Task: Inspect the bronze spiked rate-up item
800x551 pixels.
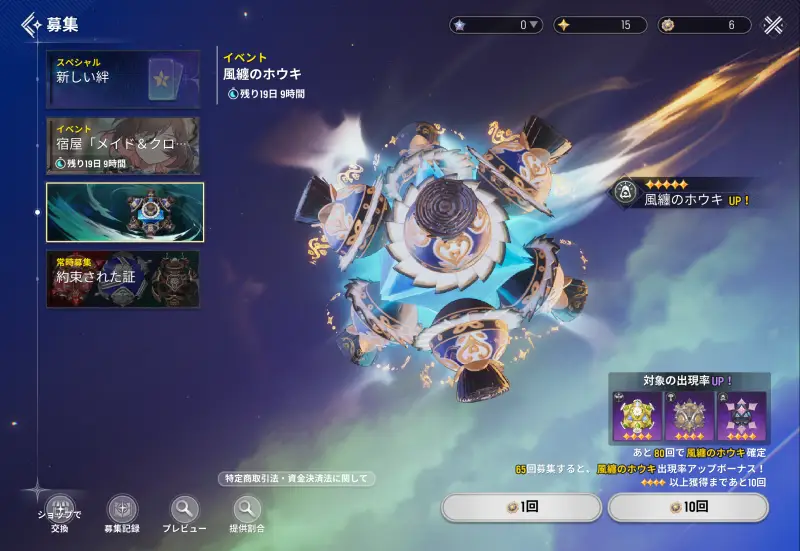Action: click(691, 417)
